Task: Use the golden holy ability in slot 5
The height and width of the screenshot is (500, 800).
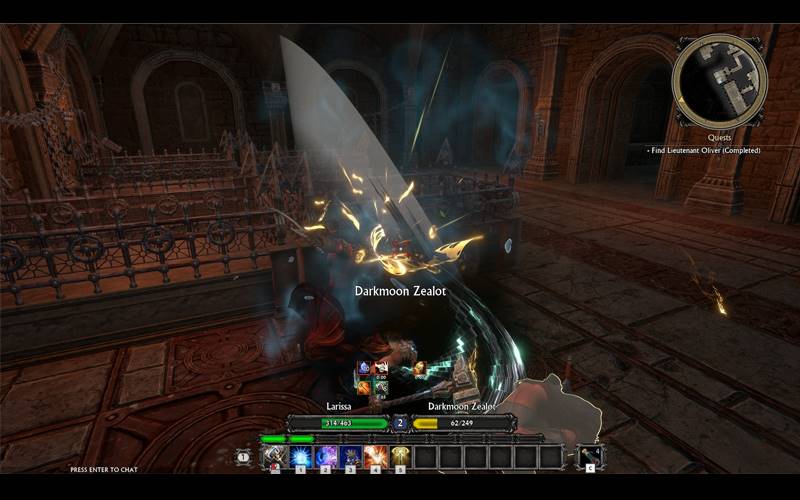Action: point(400,457)
